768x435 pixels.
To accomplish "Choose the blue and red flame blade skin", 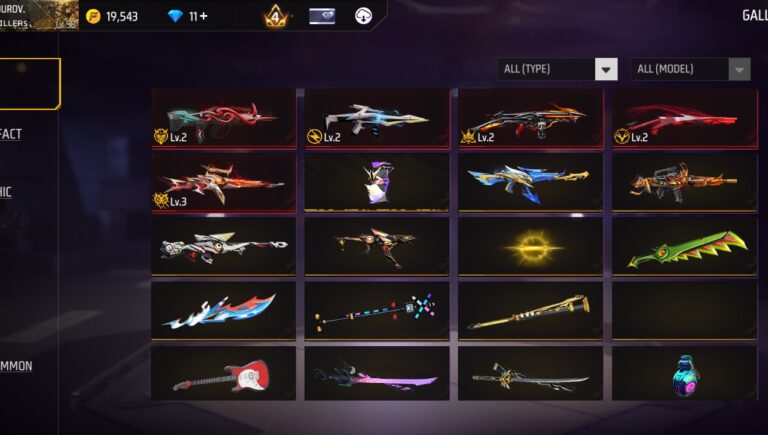I will pyautogui.click(x=224, y=310).
